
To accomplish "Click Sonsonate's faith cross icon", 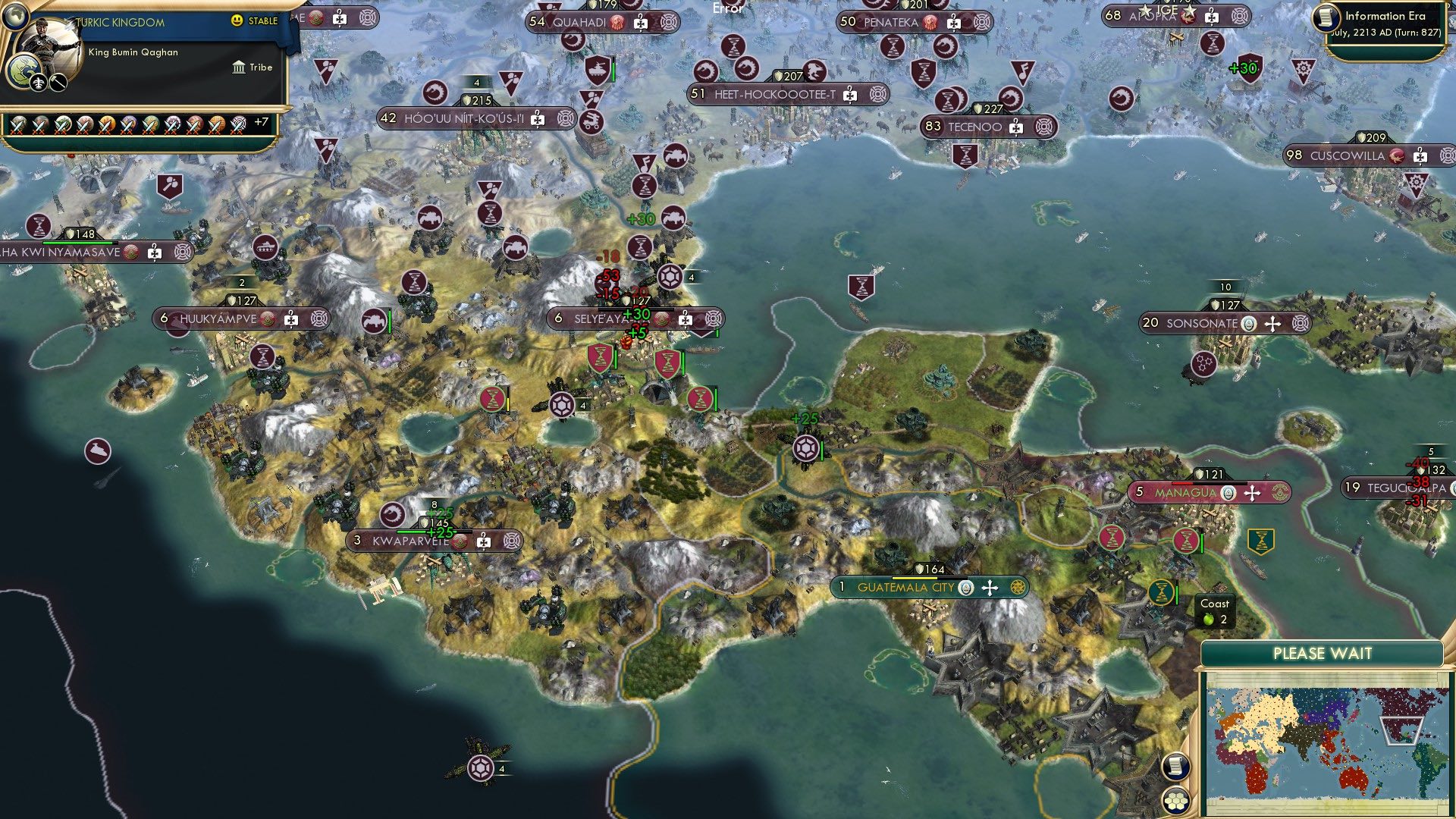I will 1272,324.
